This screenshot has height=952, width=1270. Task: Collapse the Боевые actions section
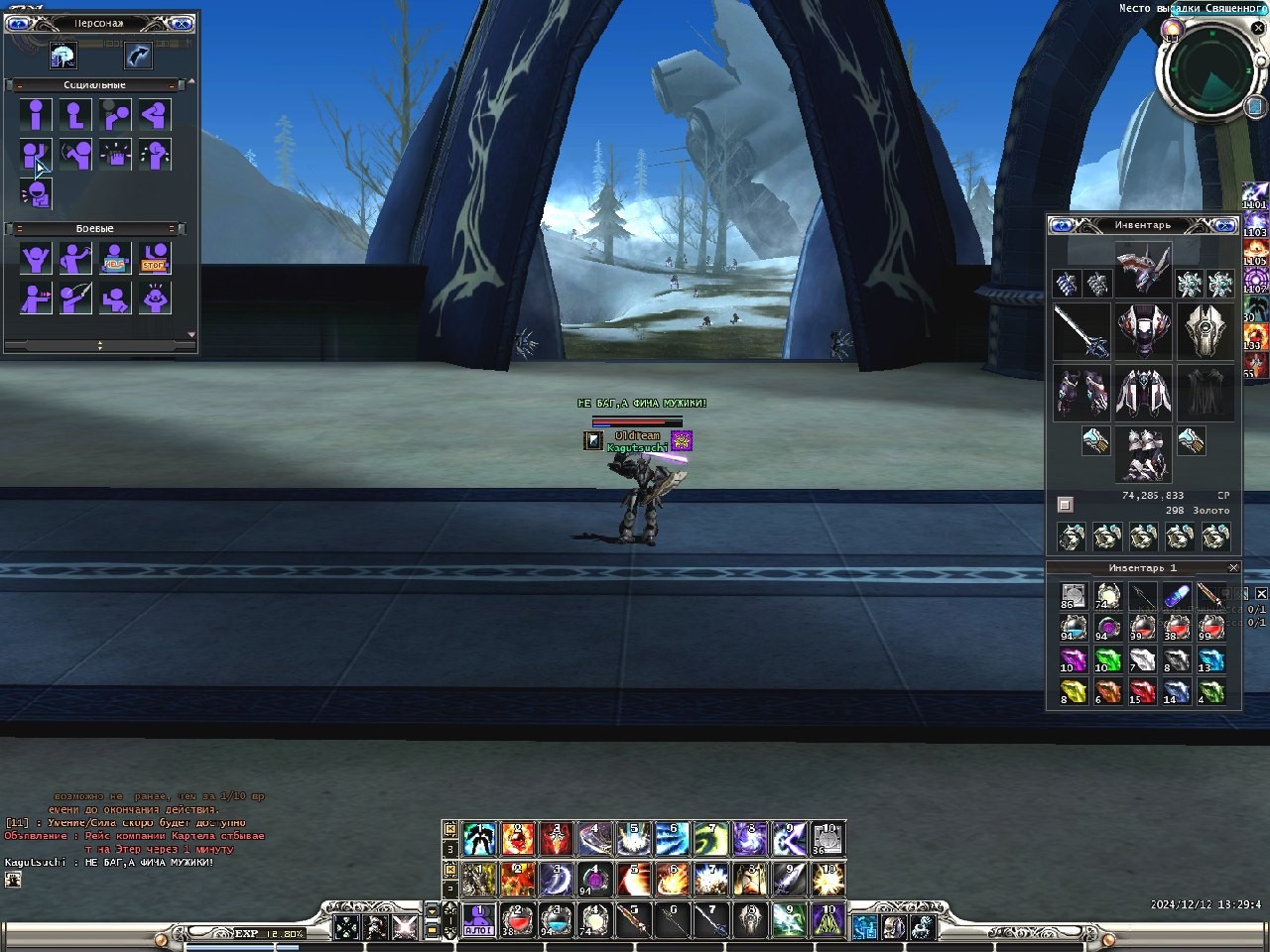click(x=20, y=229)
